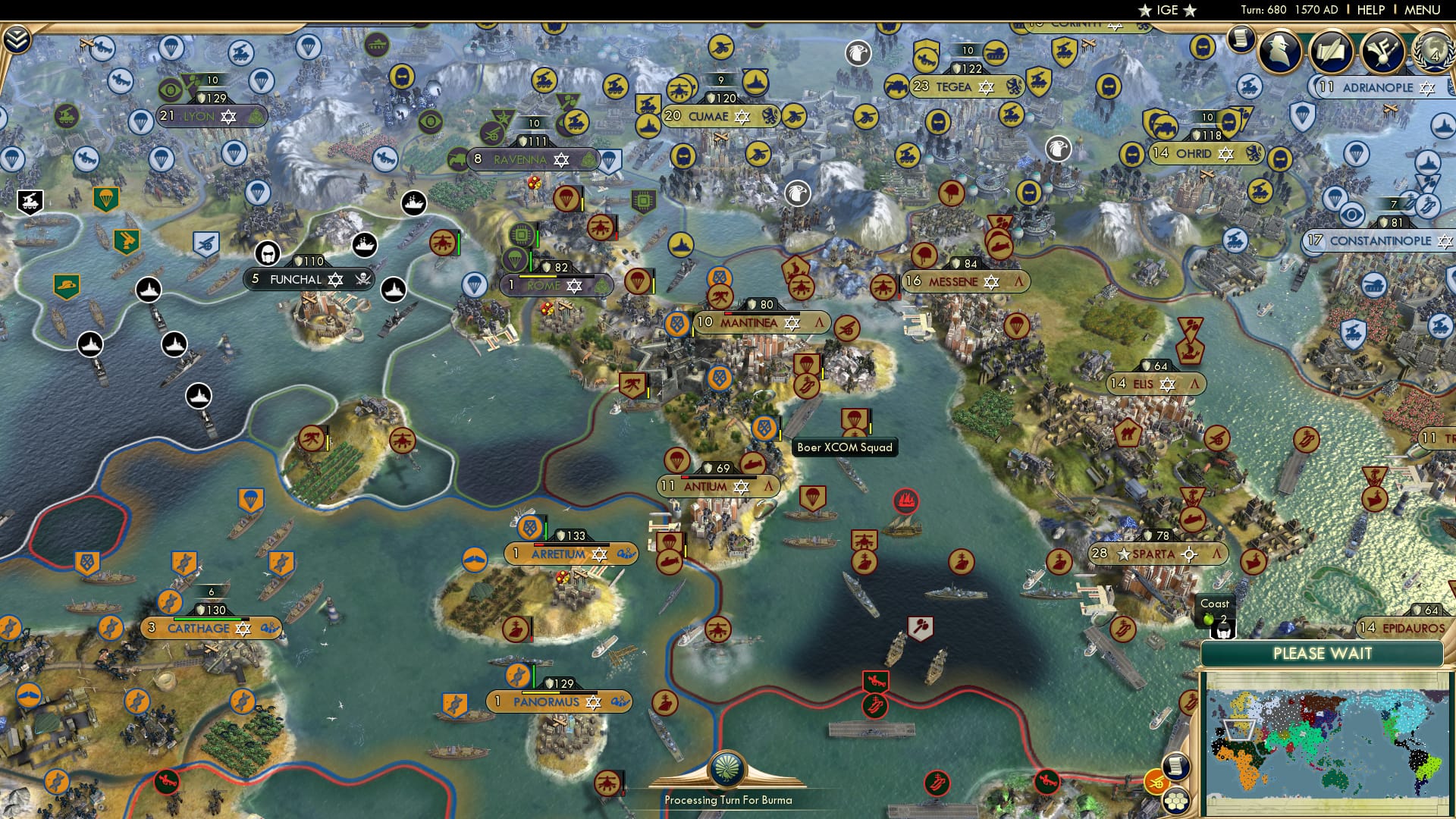Open HELP from the top bar
Viewport: 1456px width, 819px height.
tap(1370, 10)
